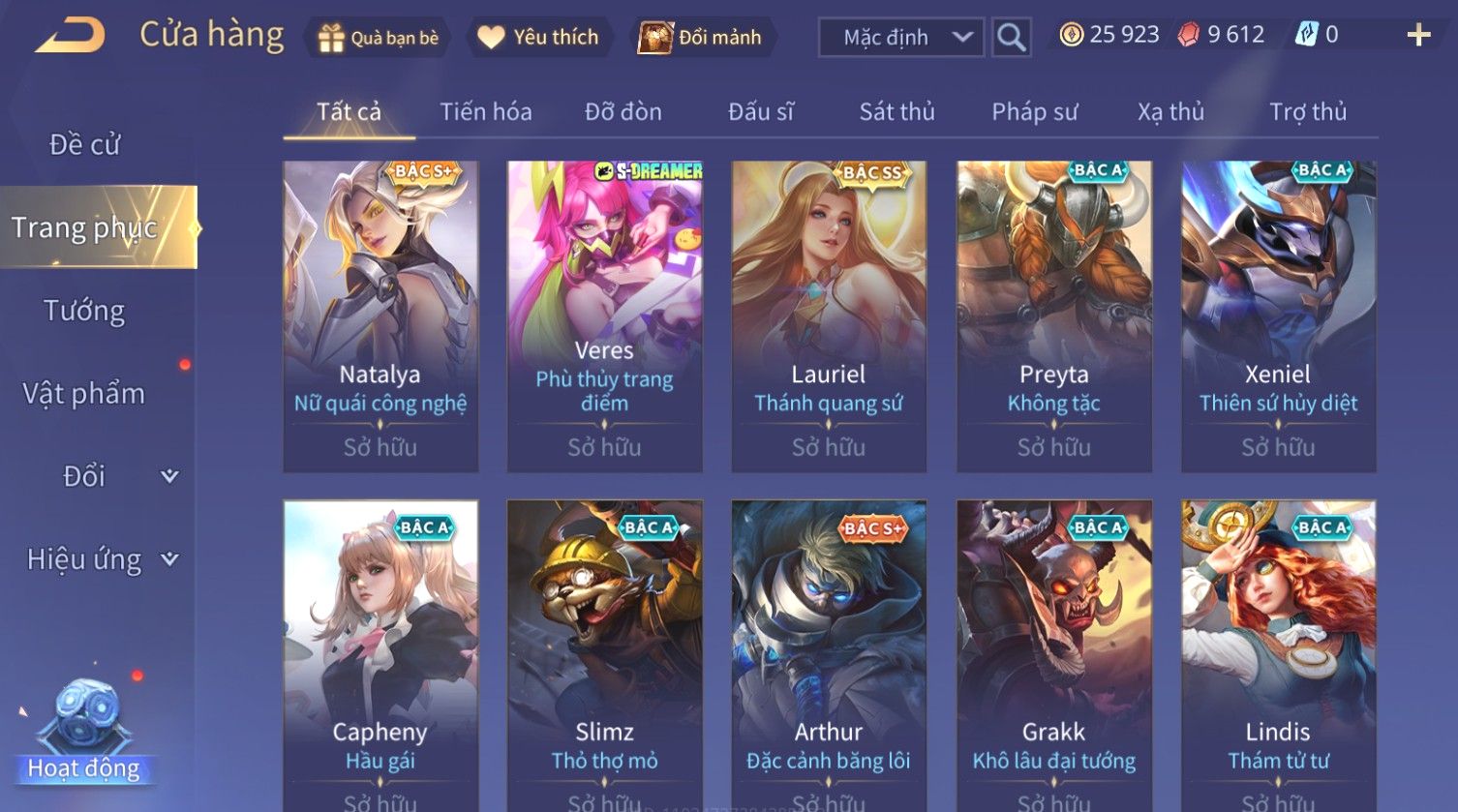Viewport: 1458px width, 812px height.
Task: Open the Hoạt động event button
Action: (x=84, y=736)
